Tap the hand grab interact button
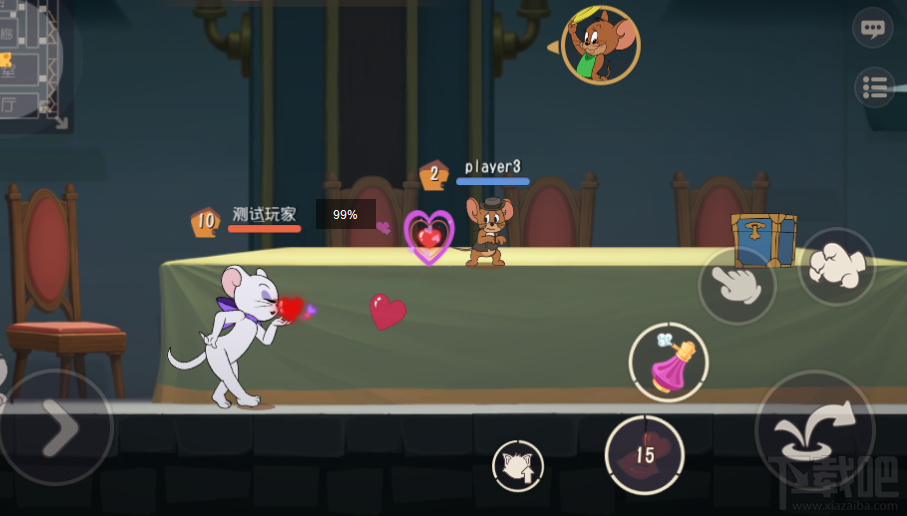The image size is (907, 516). tap(737, 285)
